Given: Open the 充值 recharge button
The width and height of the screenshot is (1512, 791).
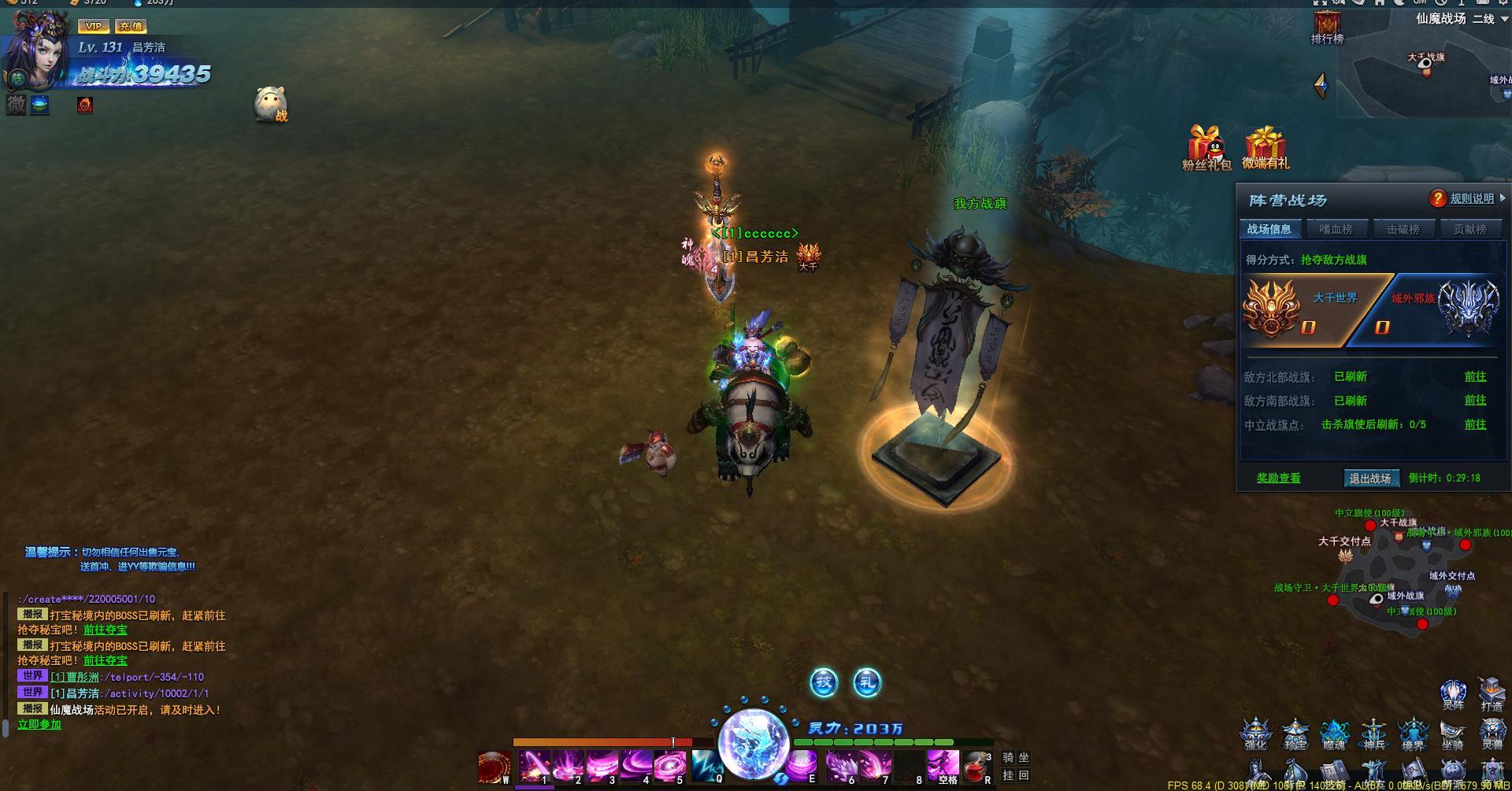Looking at the screenshot, I should [x=130, y=26].
